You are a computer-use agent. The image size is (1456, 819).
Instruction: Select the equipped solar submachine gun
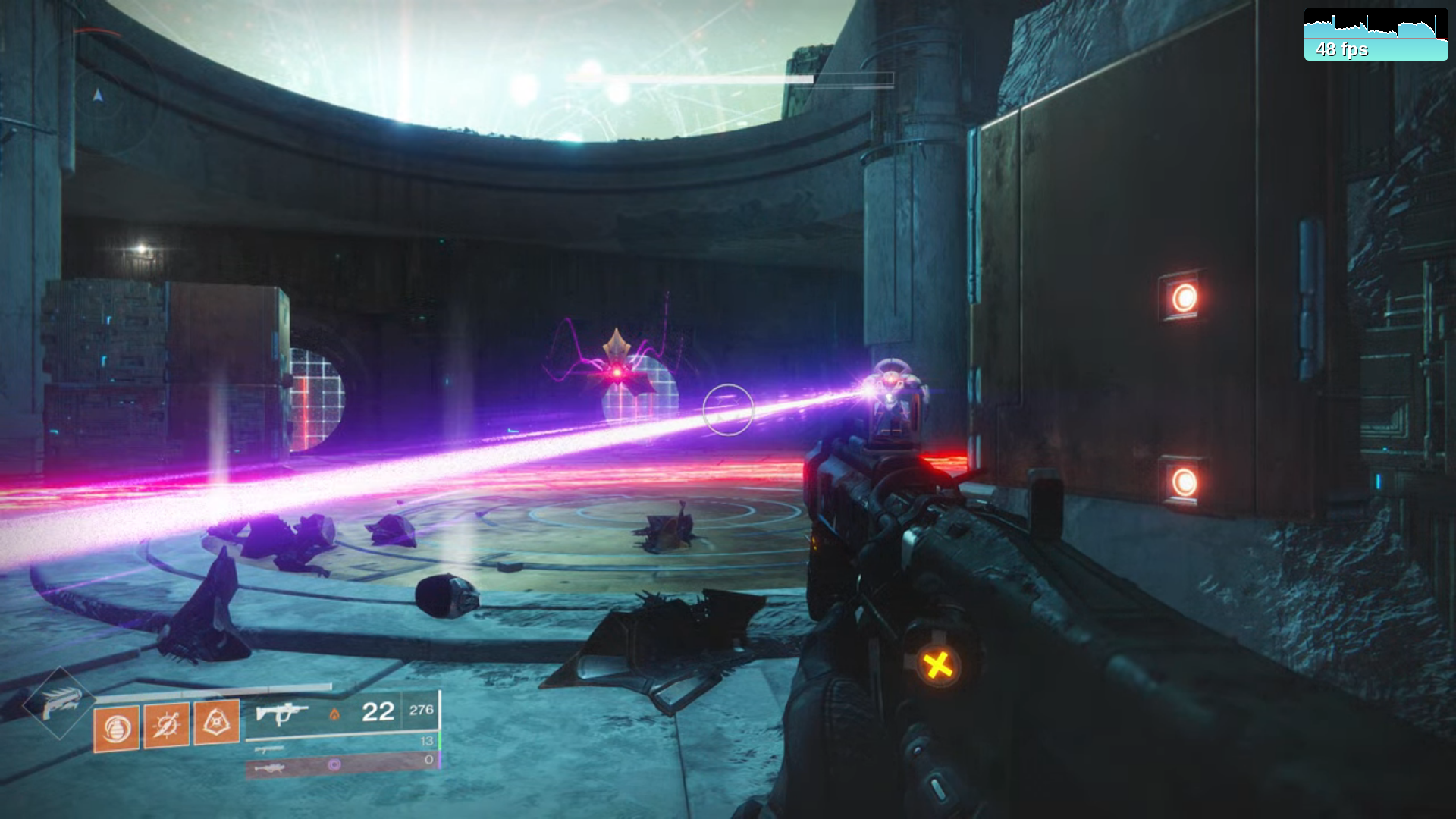pyautogui.click(x=282, y=714)
